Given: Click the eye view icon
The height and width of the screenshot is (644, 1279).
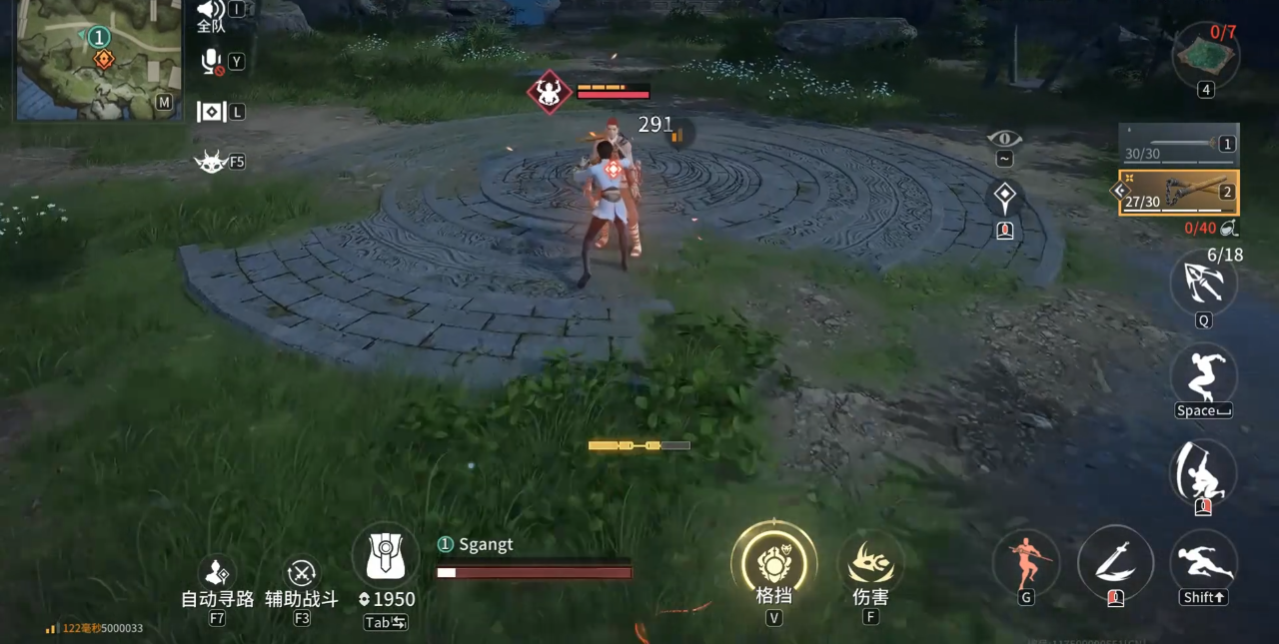Looking at the screenshot, I should (x=1004, y=139).
